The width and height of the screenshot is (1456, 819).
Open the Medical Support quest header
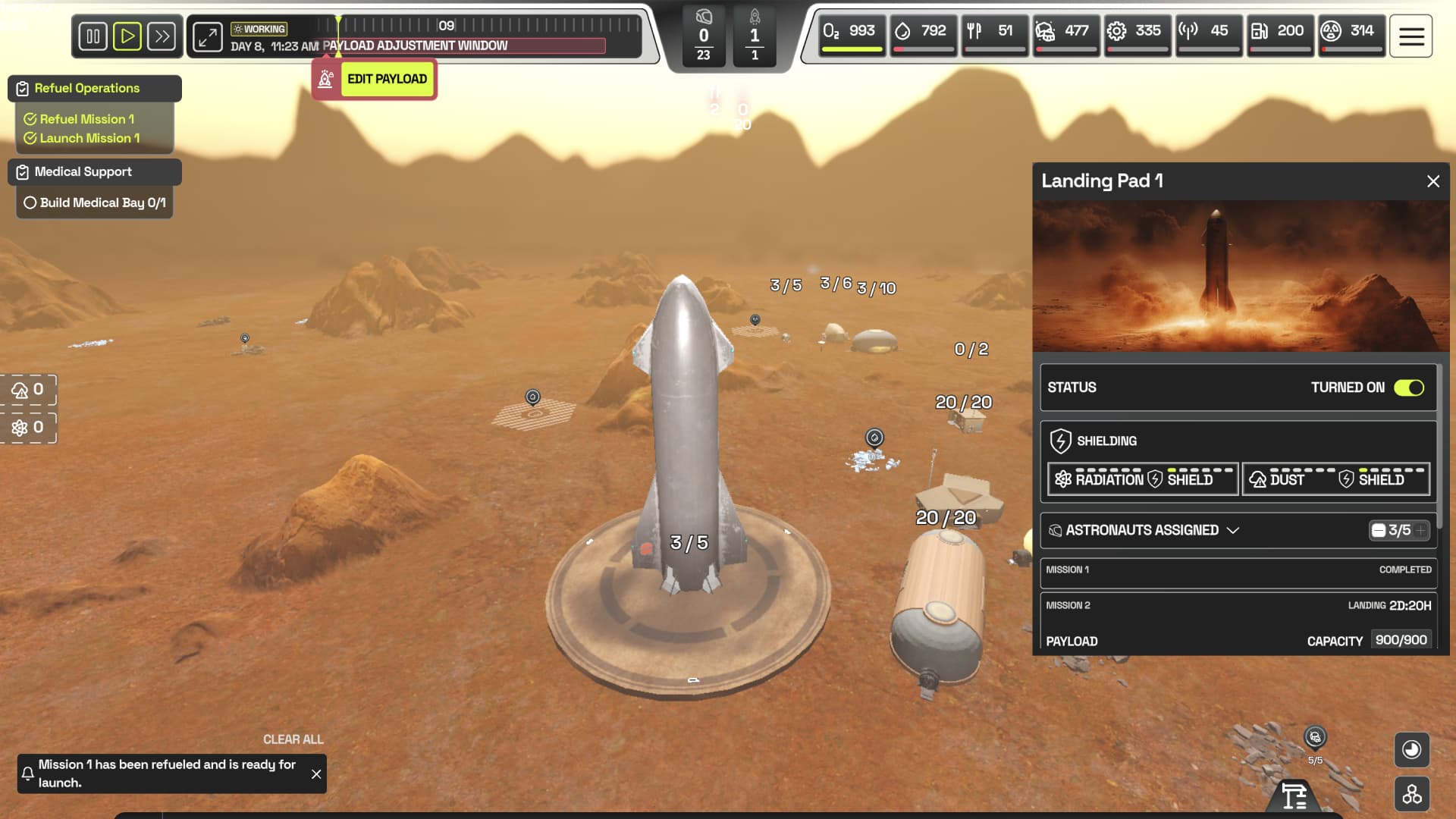[x=82, y=171]
